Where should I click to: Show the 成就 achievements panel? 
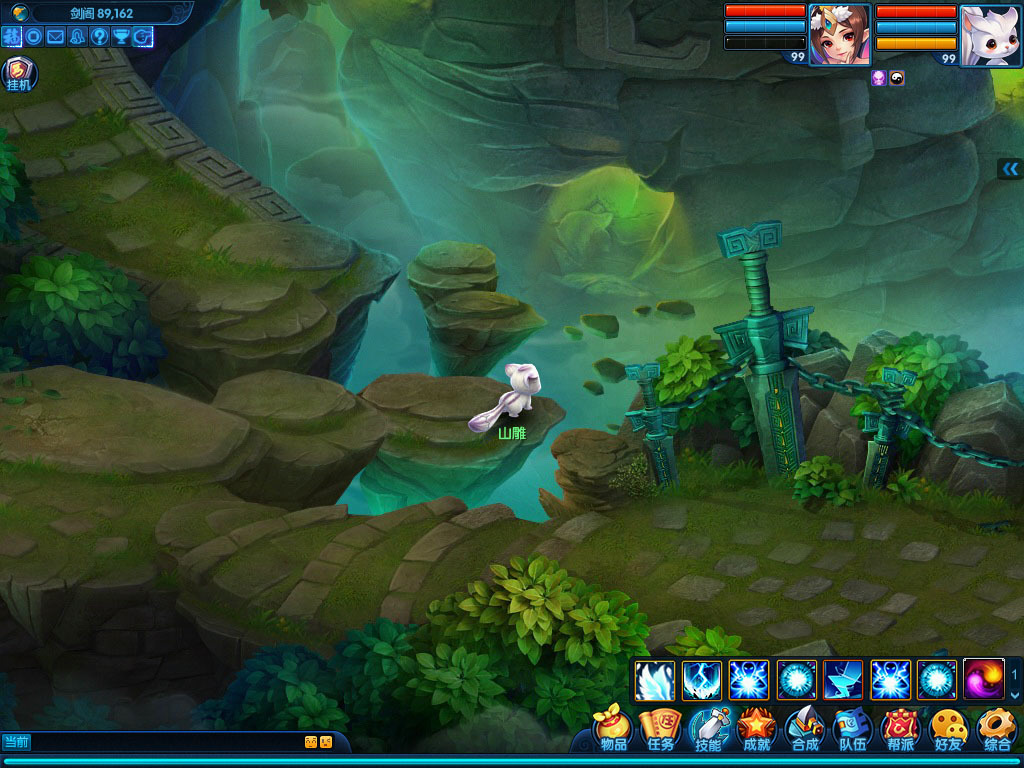point(757,730)
